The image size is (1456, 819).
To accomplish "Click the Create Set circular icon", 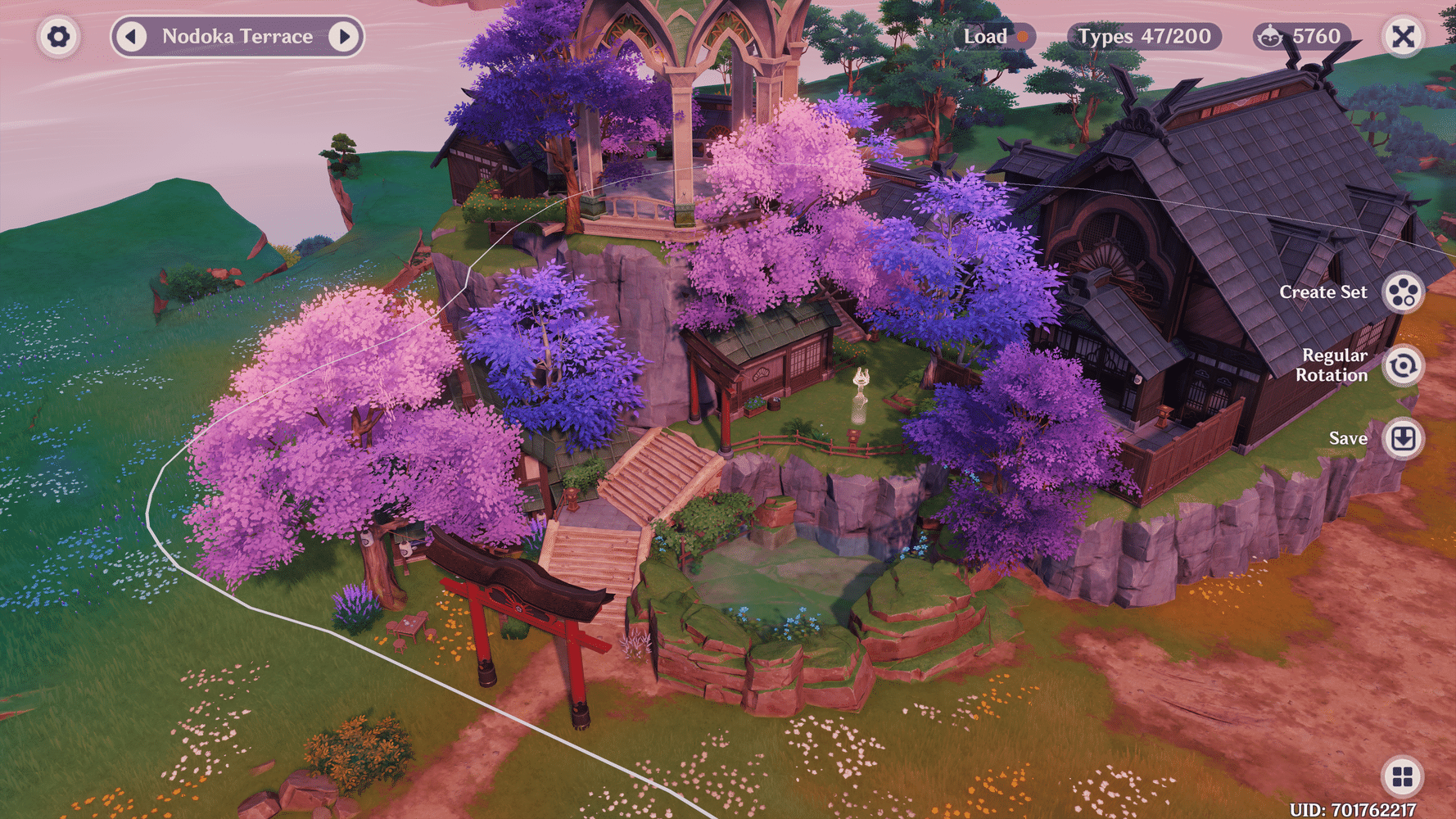I will point(1404,292).
